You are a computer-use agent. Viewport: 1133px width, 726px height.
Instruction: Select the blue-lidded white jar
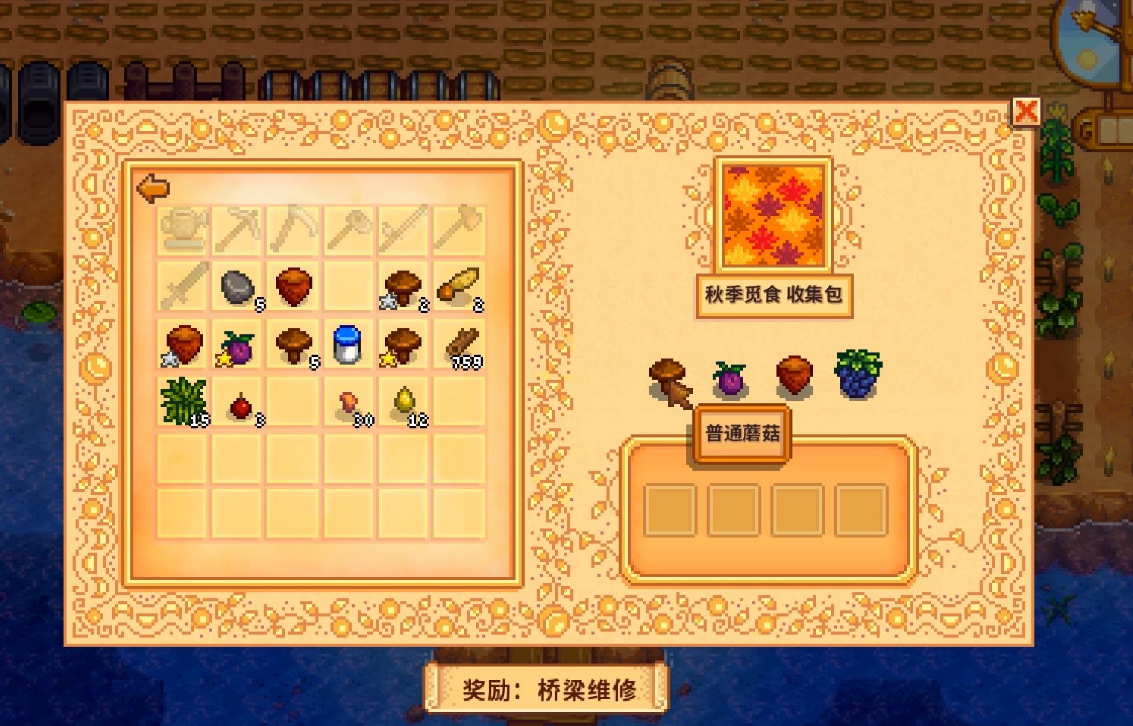pyautogui.click(x=348, y=343)
